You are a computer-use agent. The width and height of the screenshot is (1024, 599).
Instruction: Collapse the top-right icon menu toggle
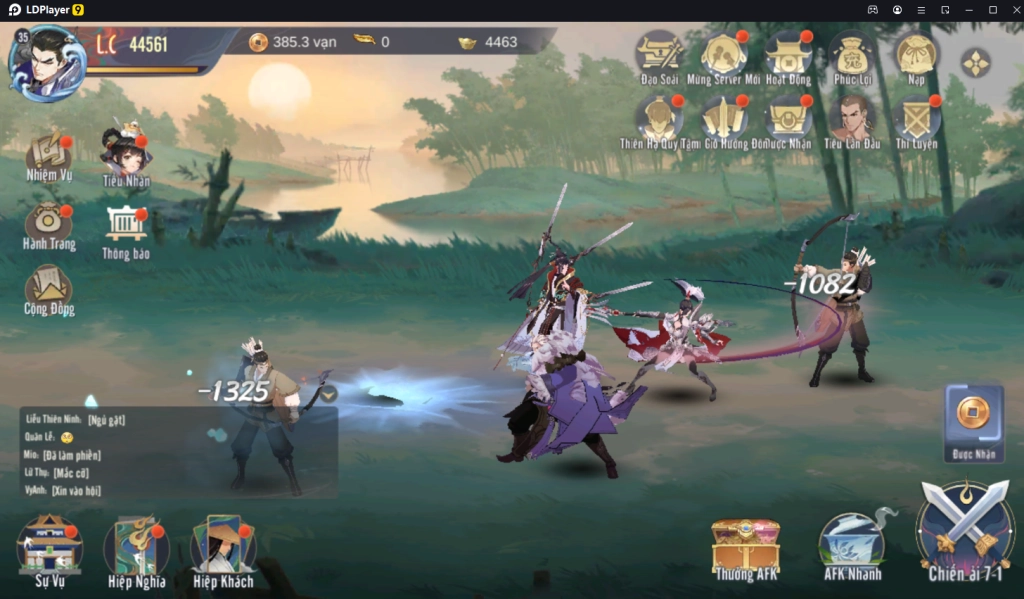click(x=975, y=62)
